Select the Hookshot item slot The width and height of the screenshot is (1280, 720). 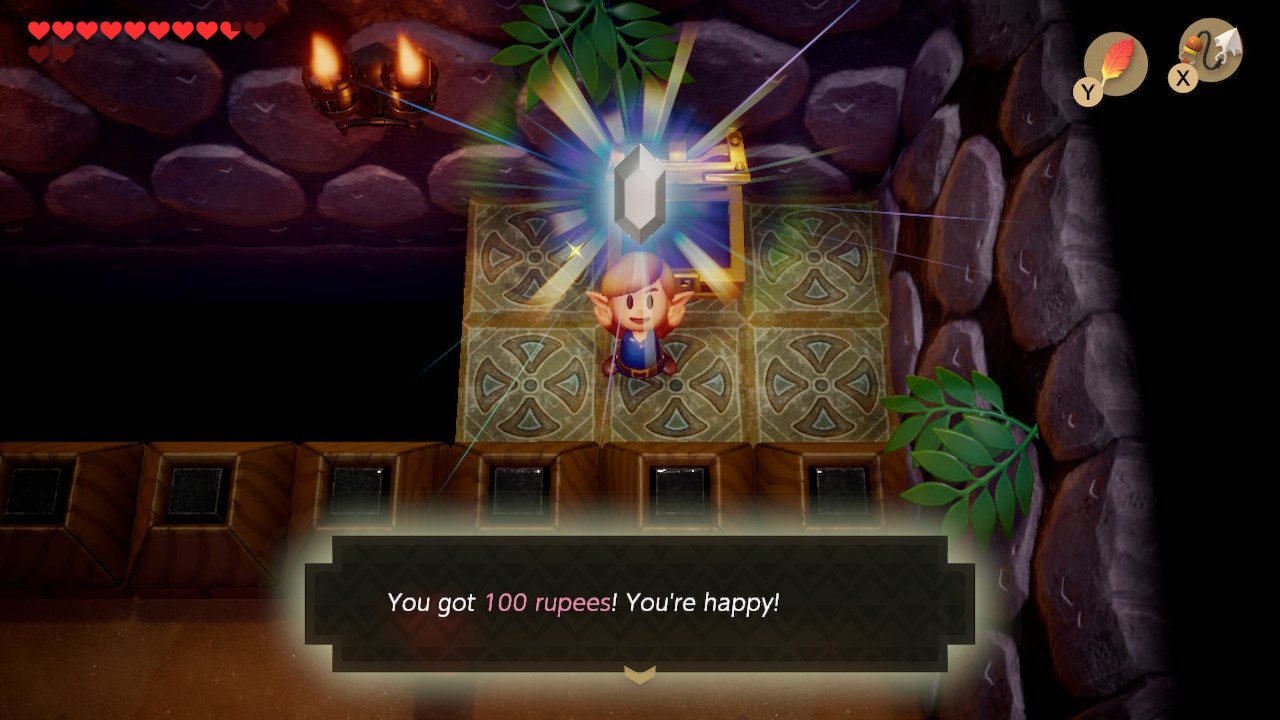(x=1210, y=52)
